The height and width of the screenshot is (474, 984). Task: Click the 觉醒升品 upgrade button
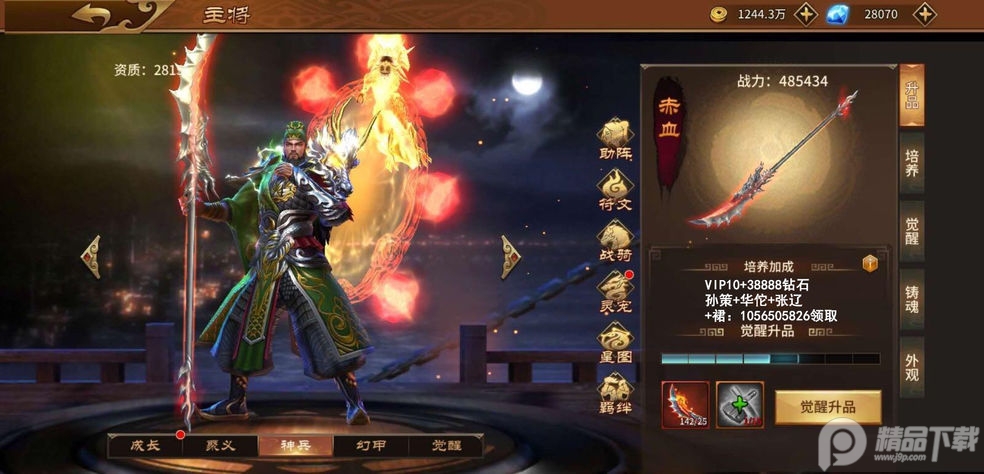(x=827, y=407)
